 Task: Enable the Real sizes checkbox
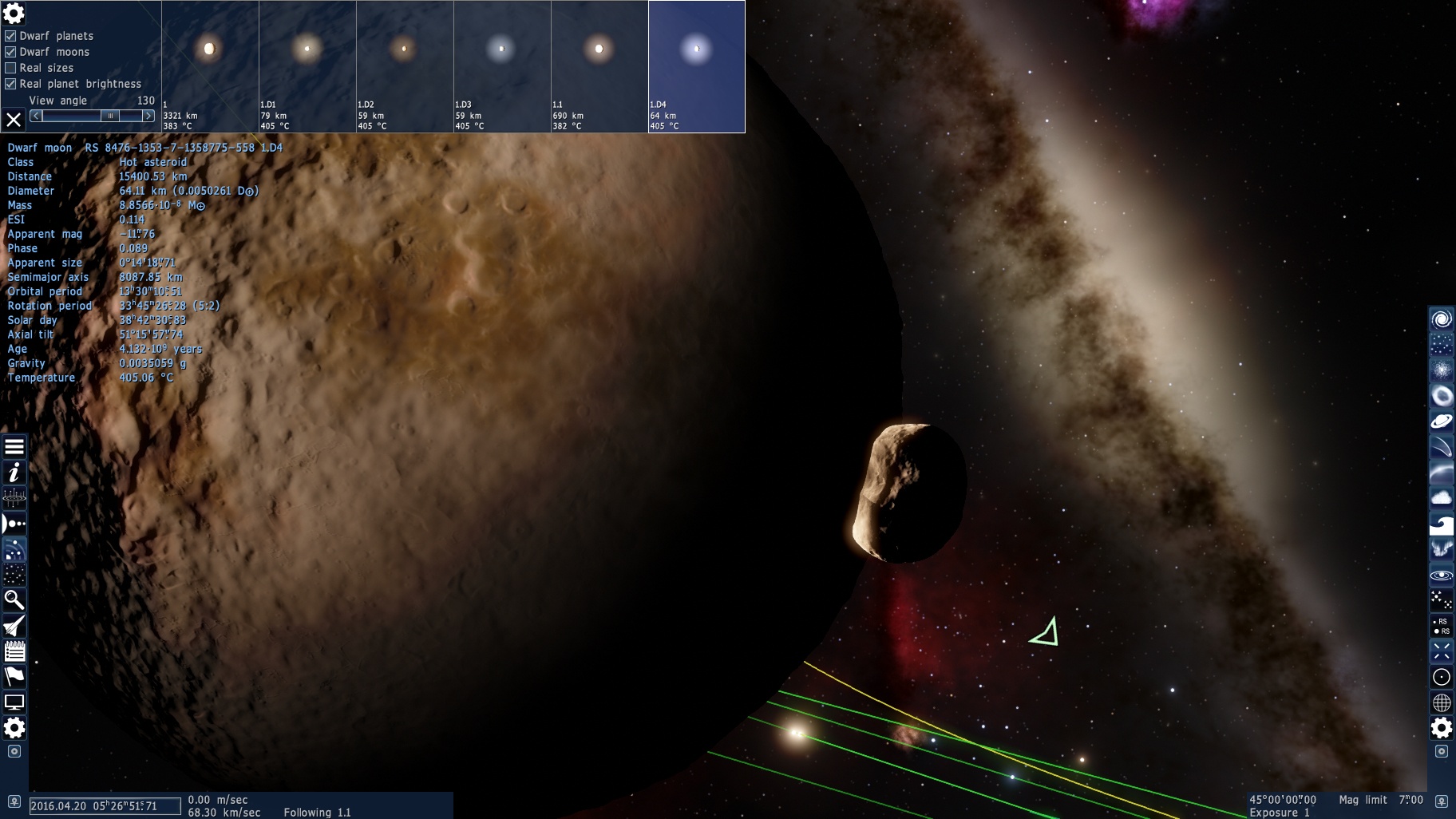(x=10, y=68)
